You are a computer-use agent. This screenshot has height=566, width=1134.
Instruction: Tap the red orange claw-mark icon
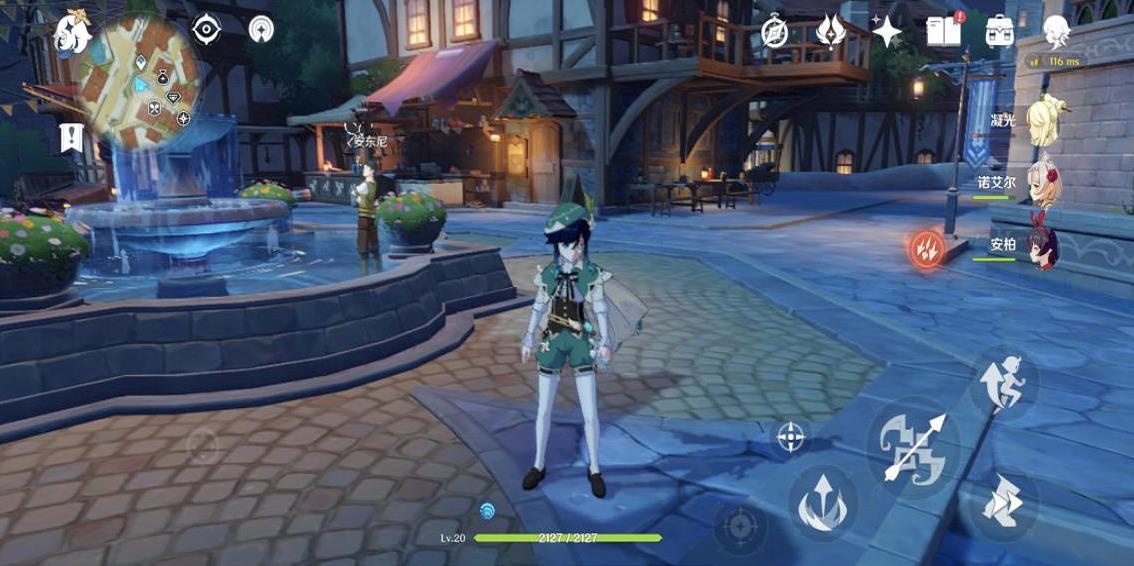927,248
